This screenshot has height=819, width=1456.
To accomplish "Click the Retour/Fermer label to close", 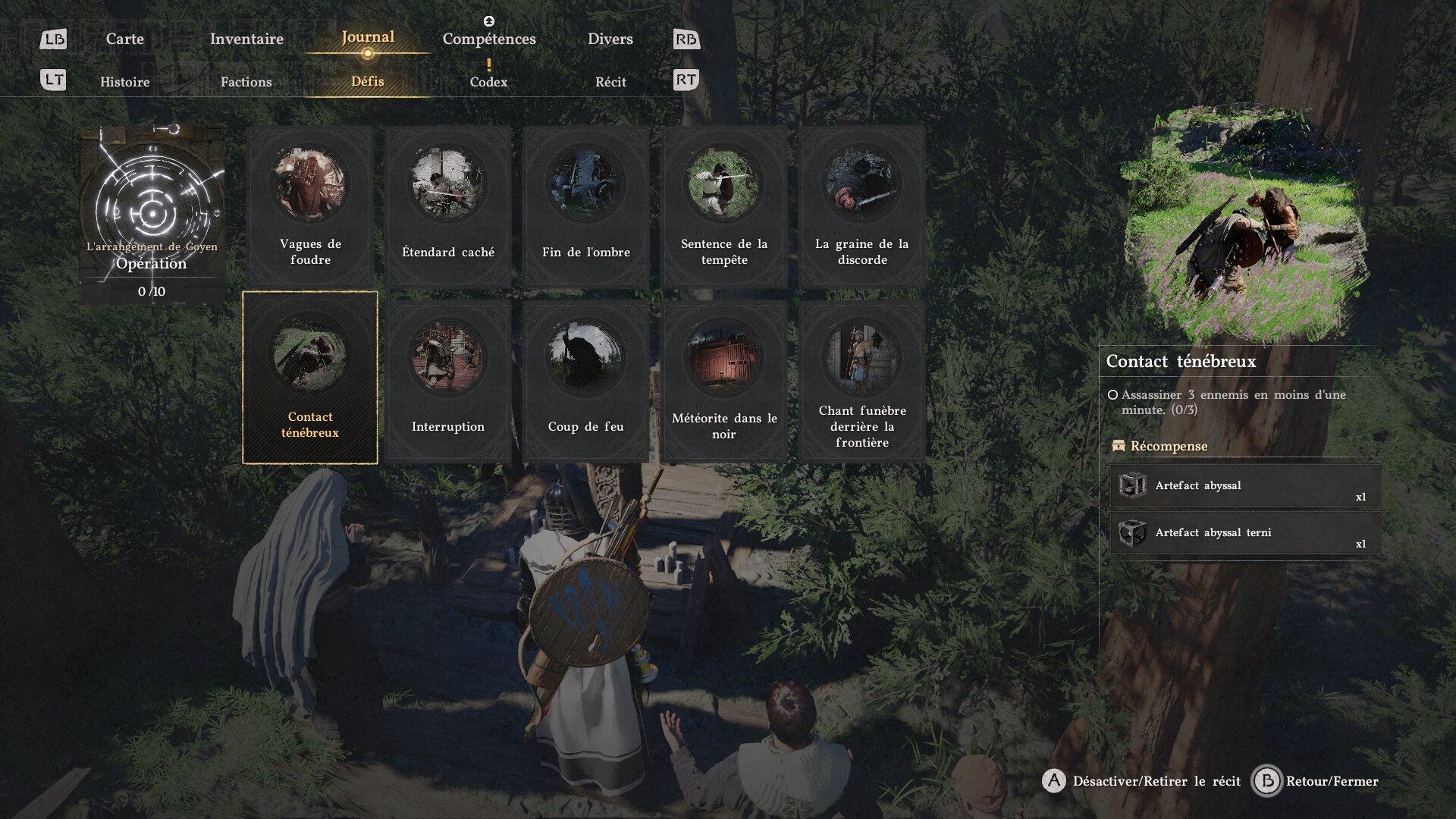I will pyautogui.click(x=1332, y=781).
